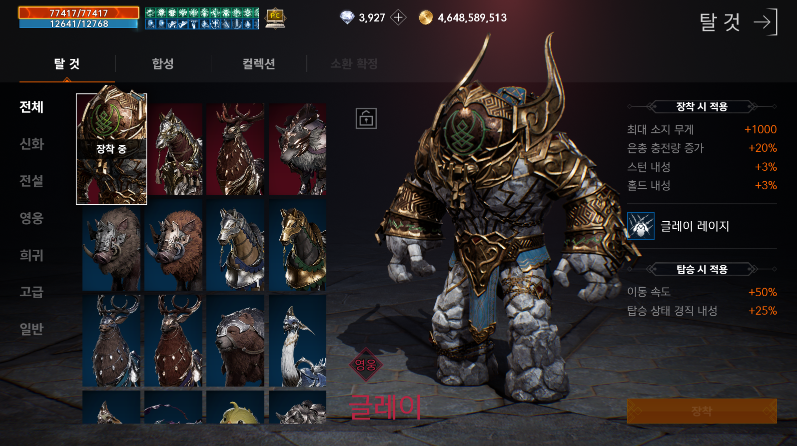Open the 소환 확정 tab
The width and height of the screenshot is (797, 446).
click(354, 65)
